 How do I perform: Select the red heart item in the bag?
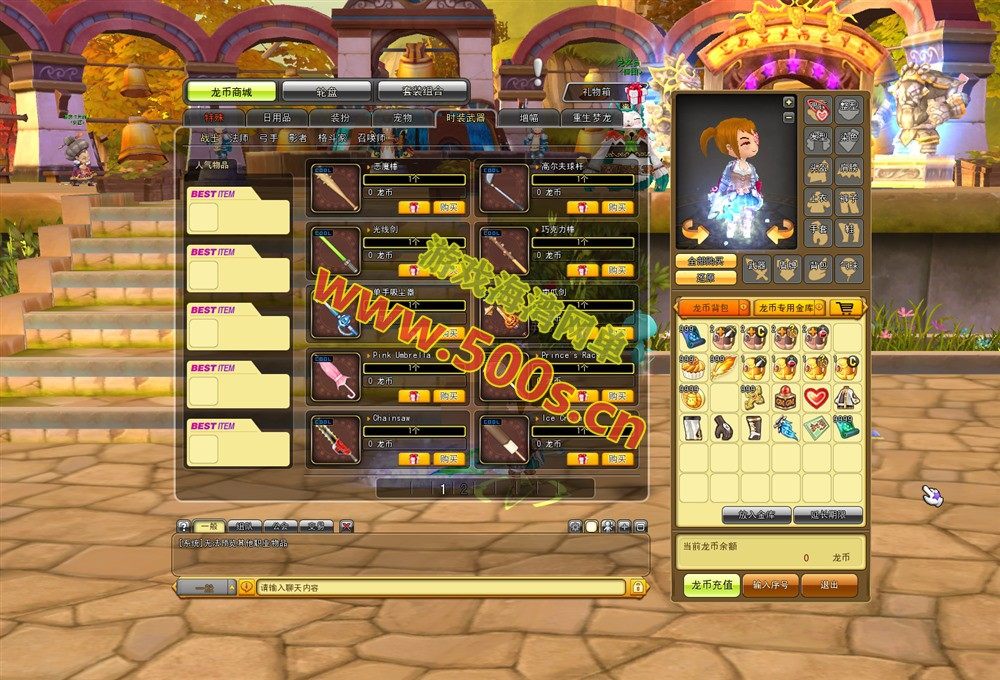817,398
